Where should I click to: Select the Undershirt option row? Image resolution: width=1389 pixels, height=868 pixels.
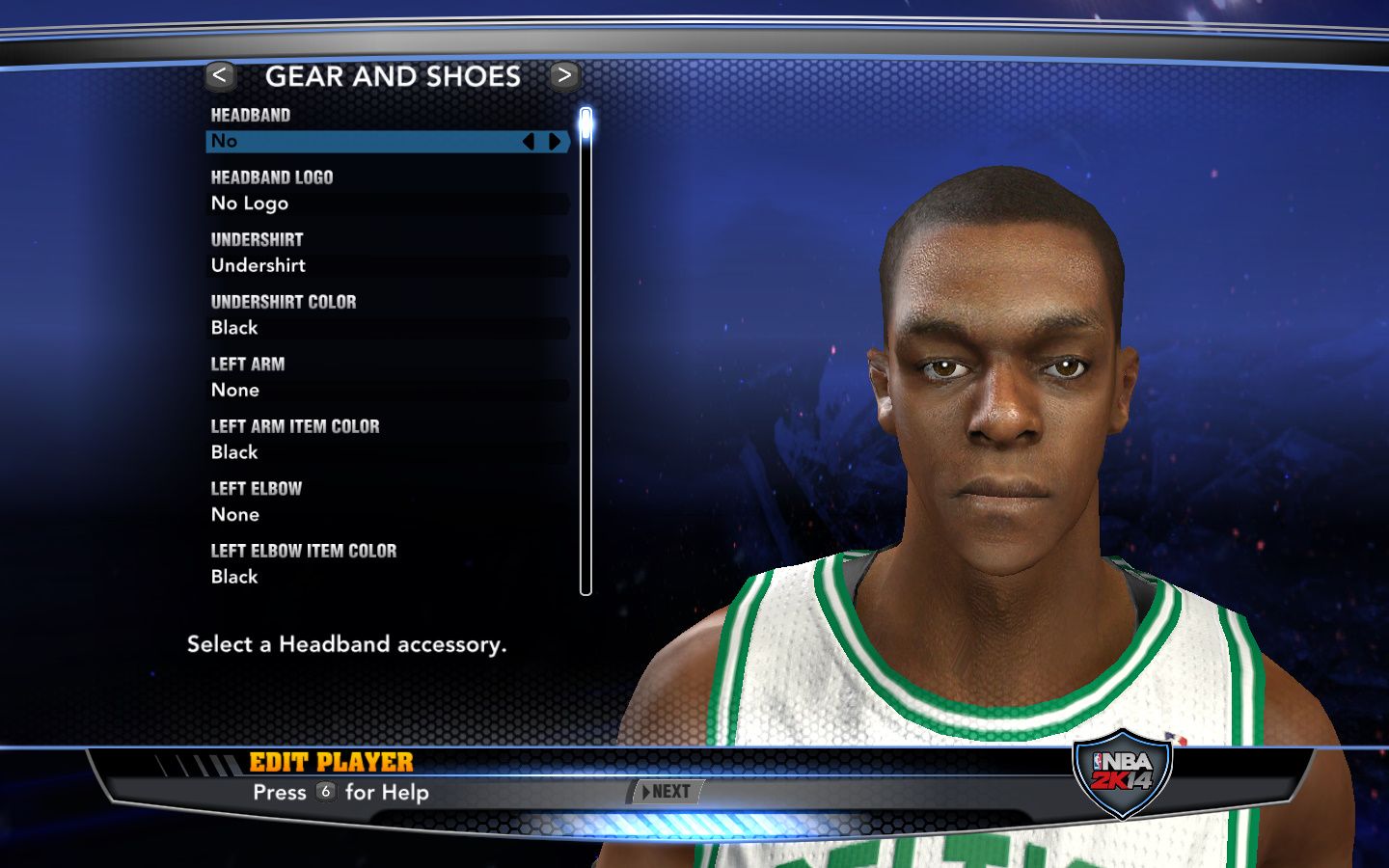(388, 265)
